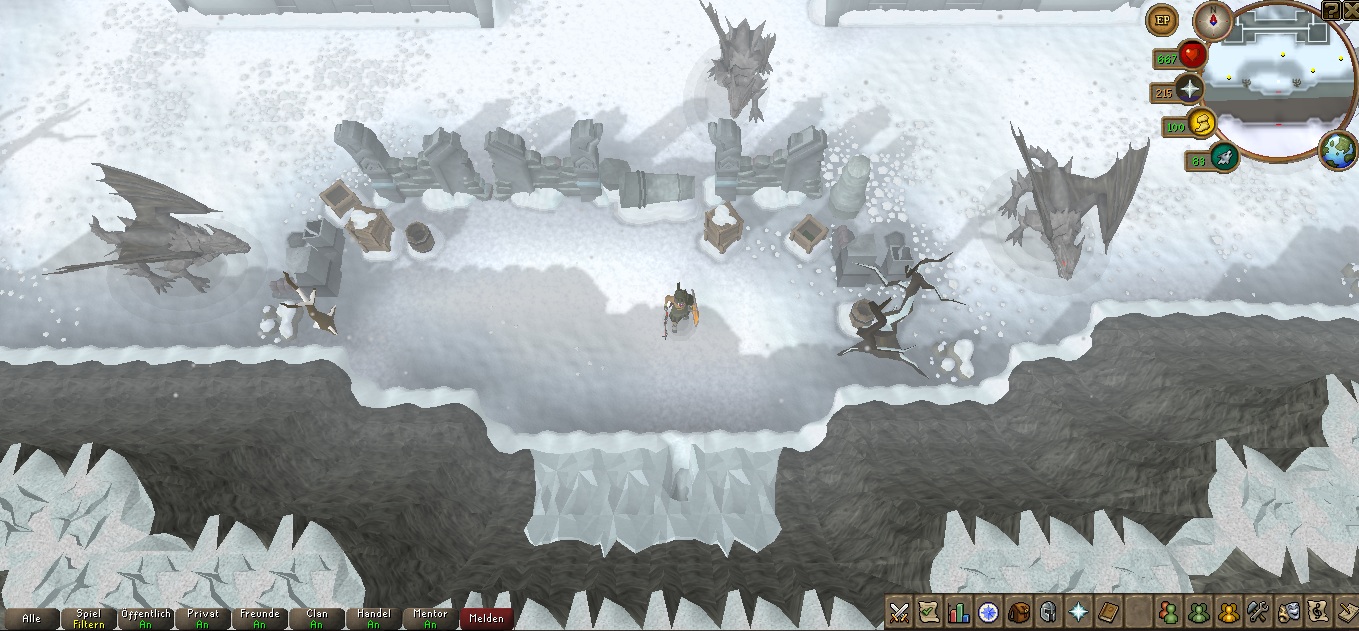Open the Handel chat tab
1359x631 pixels.
[x=374, y=618]
